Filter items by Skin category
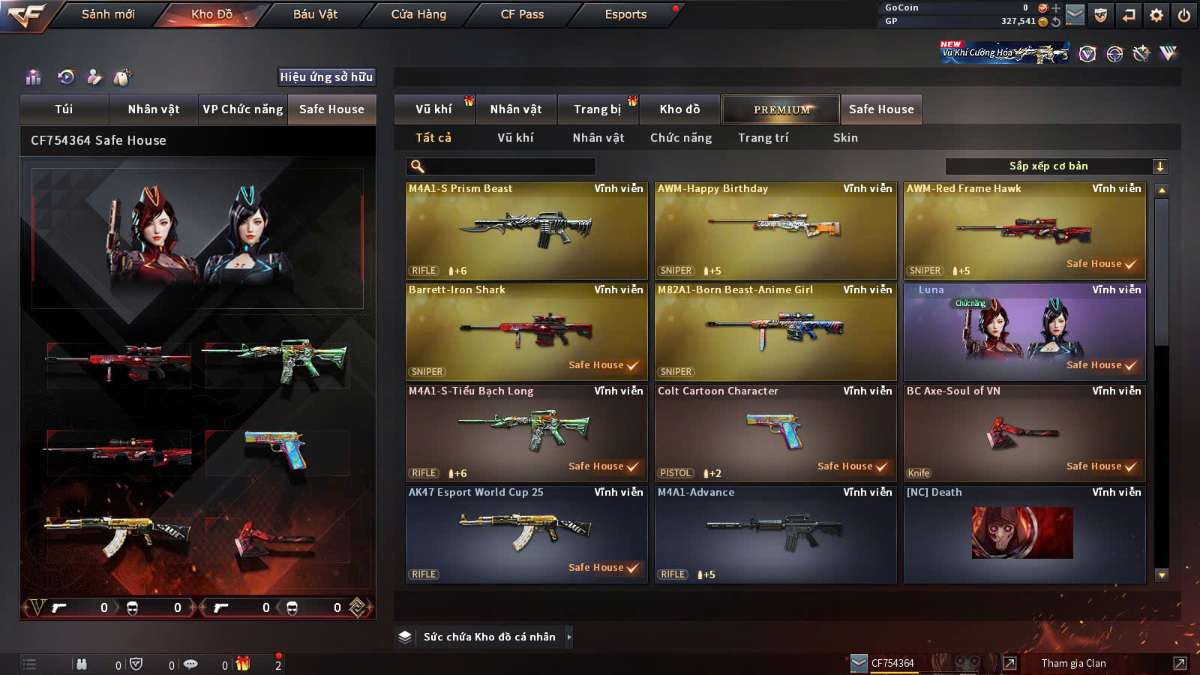 (845, 138)
